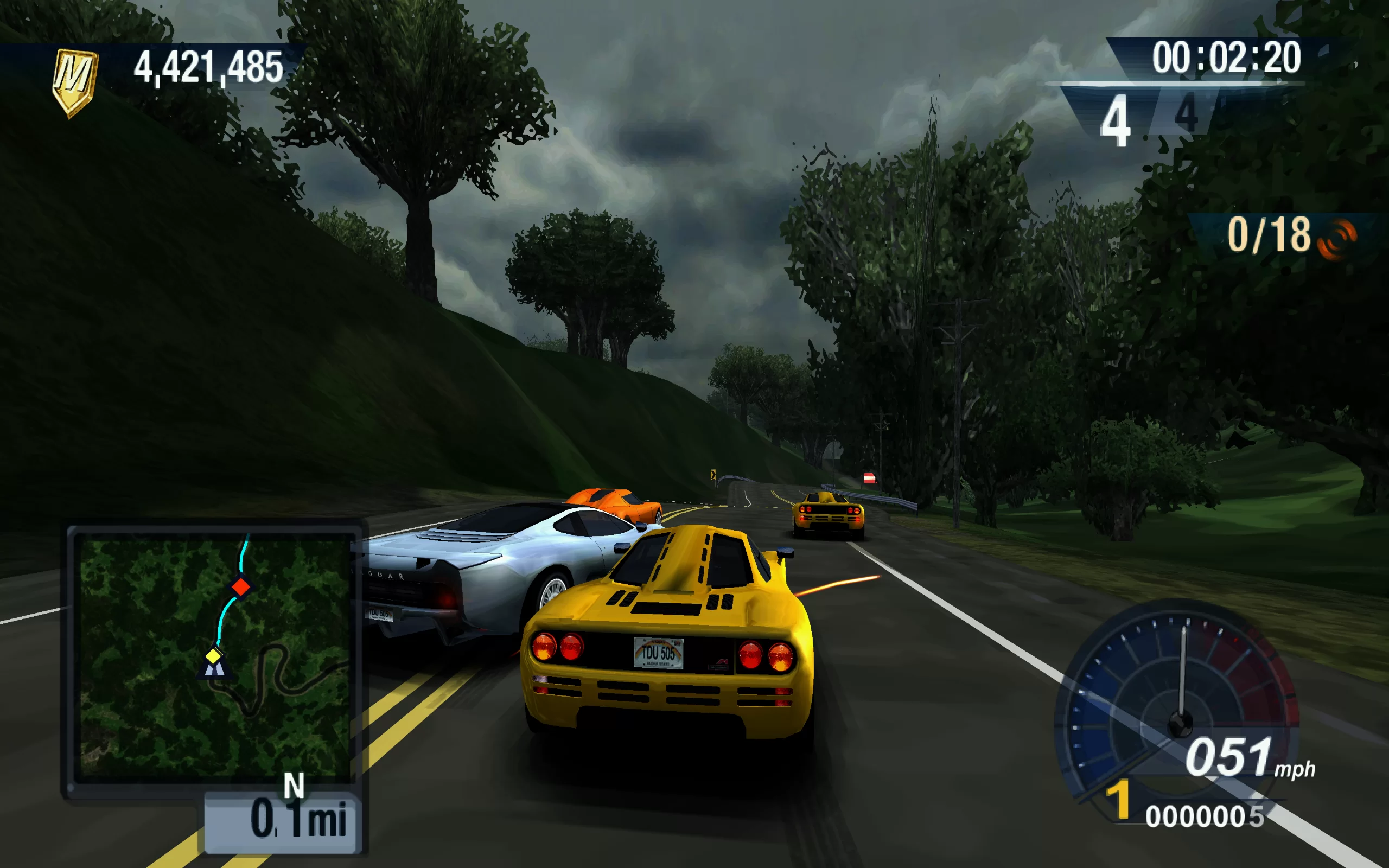Click the GPS minimap
The image size is (1389, 868).
214,659
